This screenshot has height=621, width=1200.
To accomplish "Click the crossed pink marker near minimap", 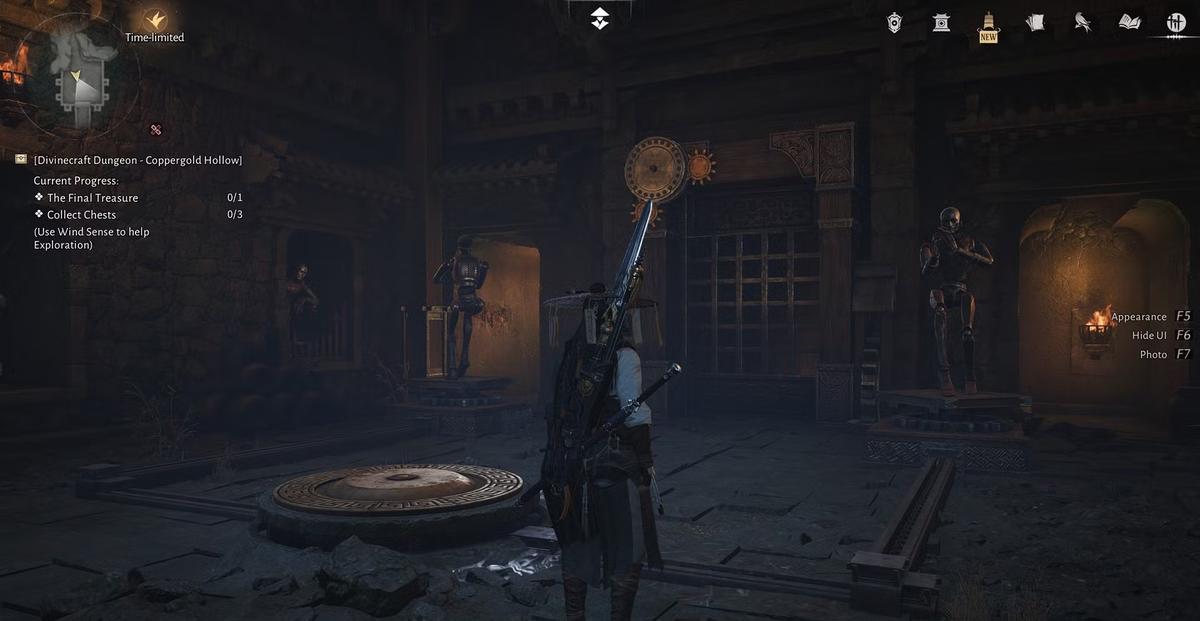I will [x=155, y=129].
